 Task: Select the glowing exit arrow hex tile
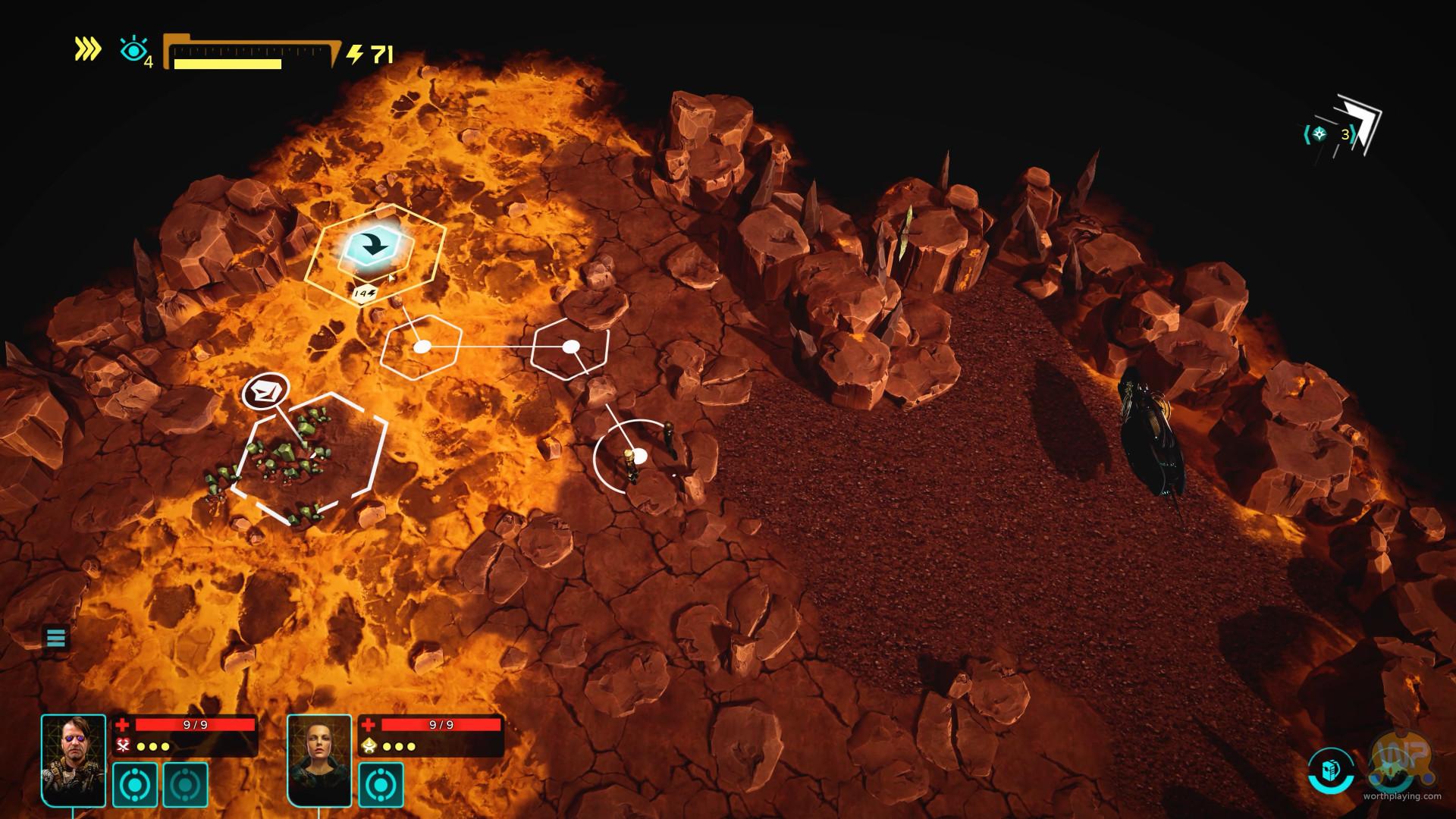(x=373, y=246)
